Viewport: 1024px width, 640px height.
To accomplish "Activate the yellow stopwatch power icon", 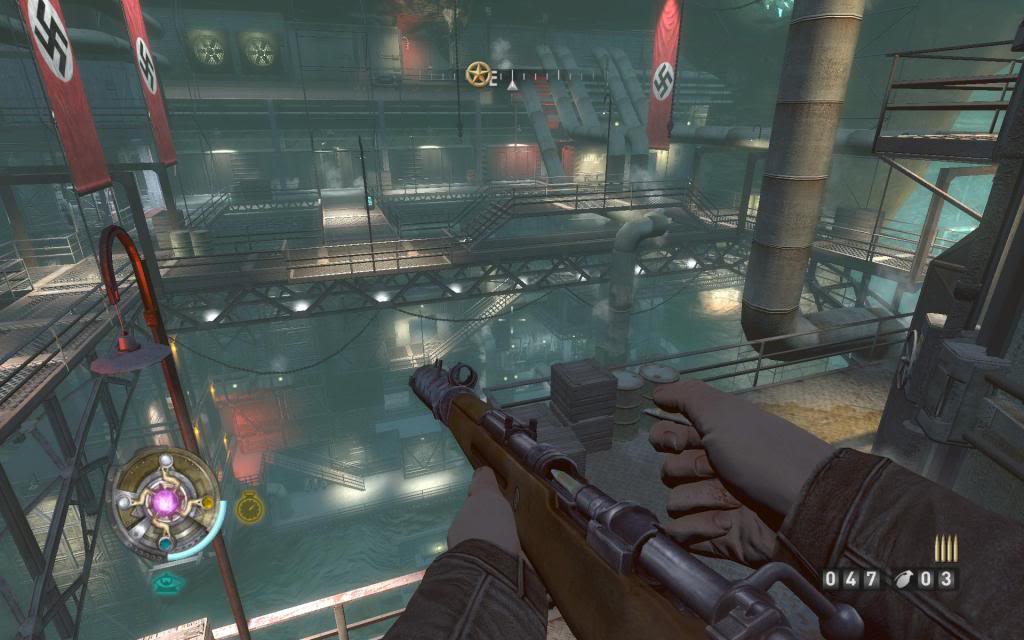I will (x=248, y=508).
